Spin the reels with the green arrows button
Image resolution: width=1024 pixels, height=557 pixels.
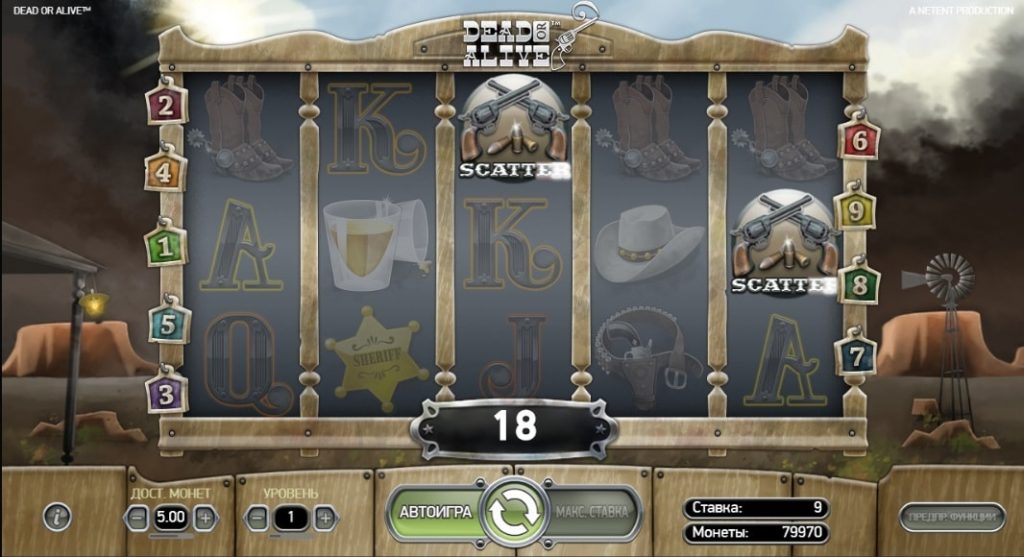pyautogui.click(x=513, y=512)
